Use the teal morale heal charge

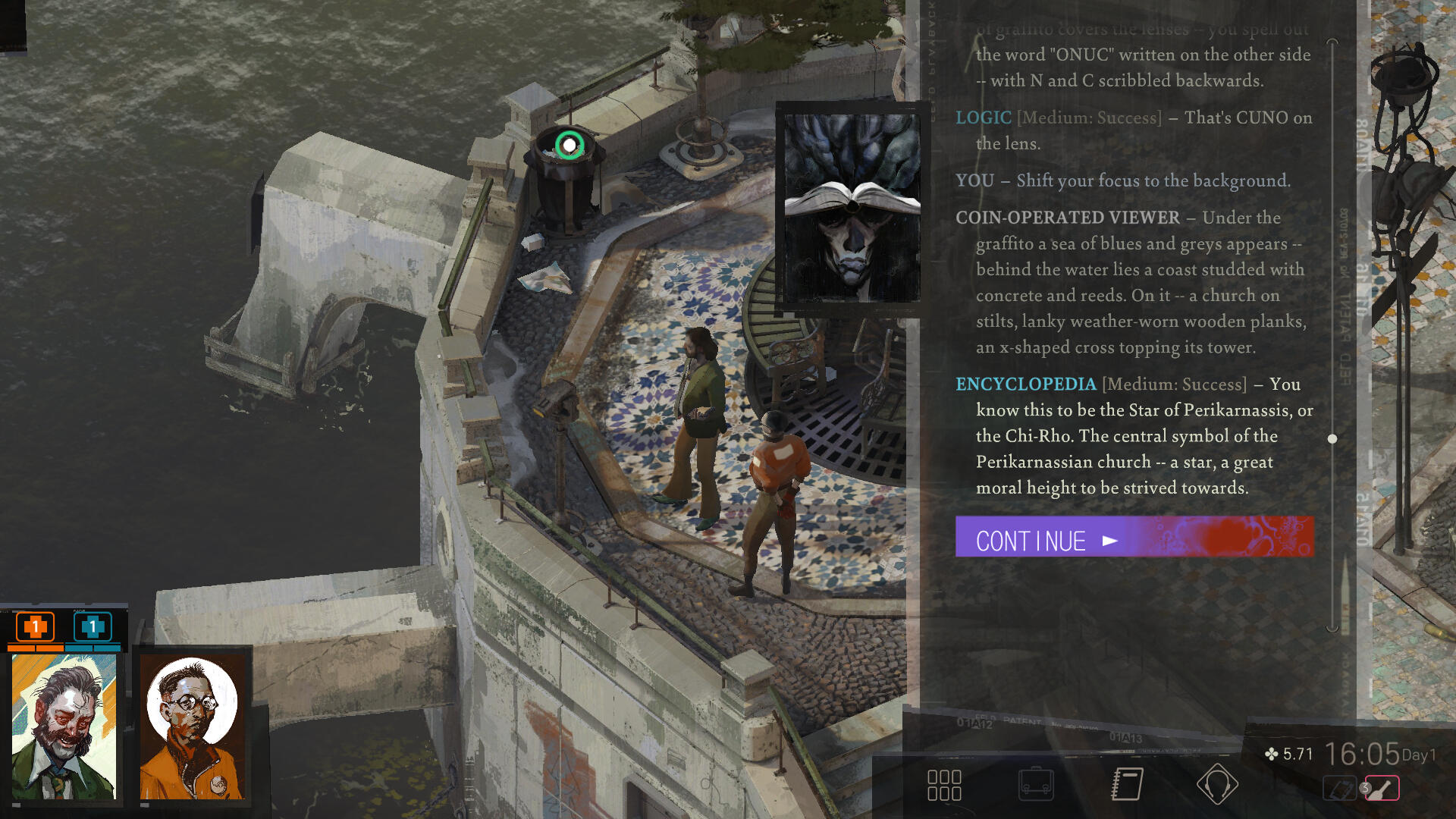tap(93, 627)
